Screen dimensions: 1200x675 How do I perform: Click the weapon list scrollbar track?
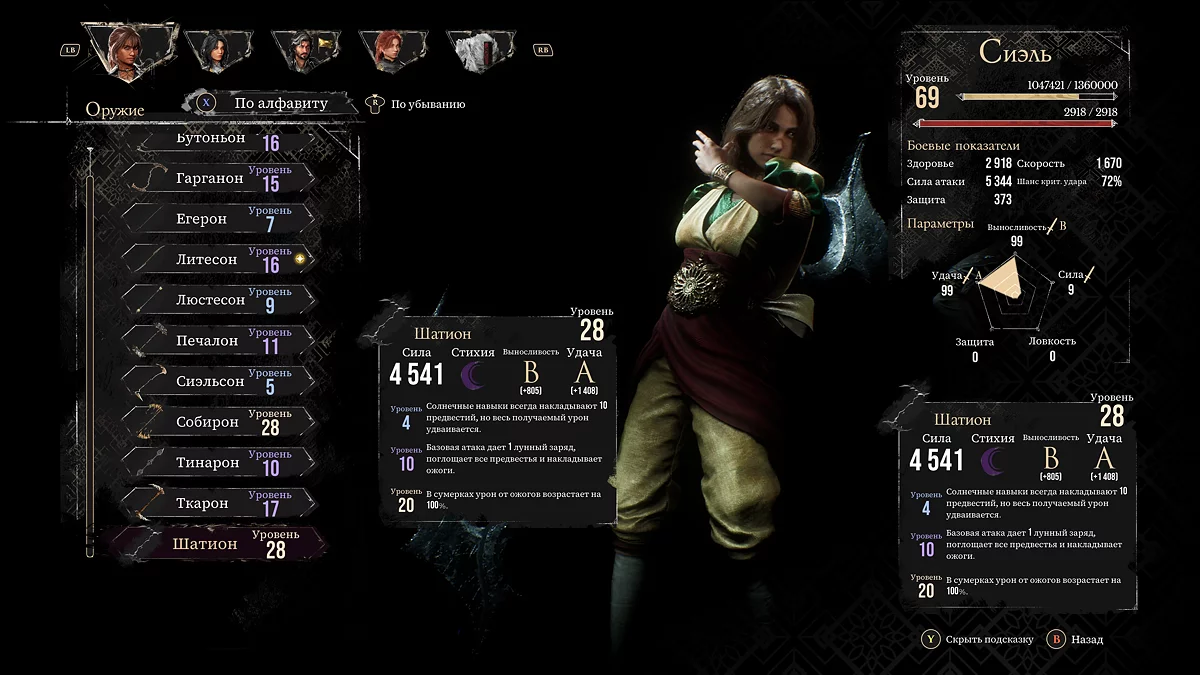[90, 350]
